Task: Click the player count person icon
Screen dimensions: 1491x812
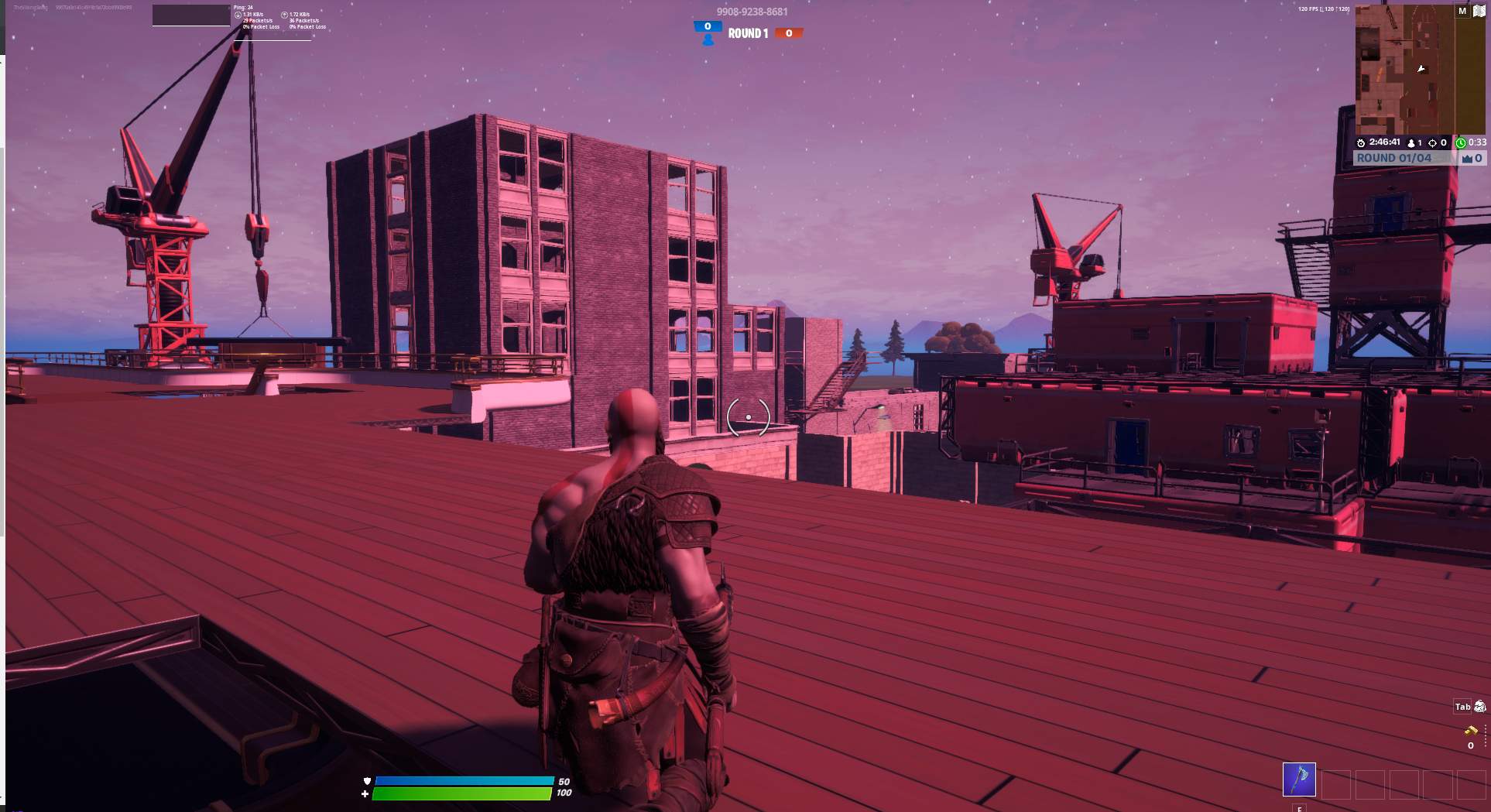Action: pyautogui.click(x=1413, y=142)
